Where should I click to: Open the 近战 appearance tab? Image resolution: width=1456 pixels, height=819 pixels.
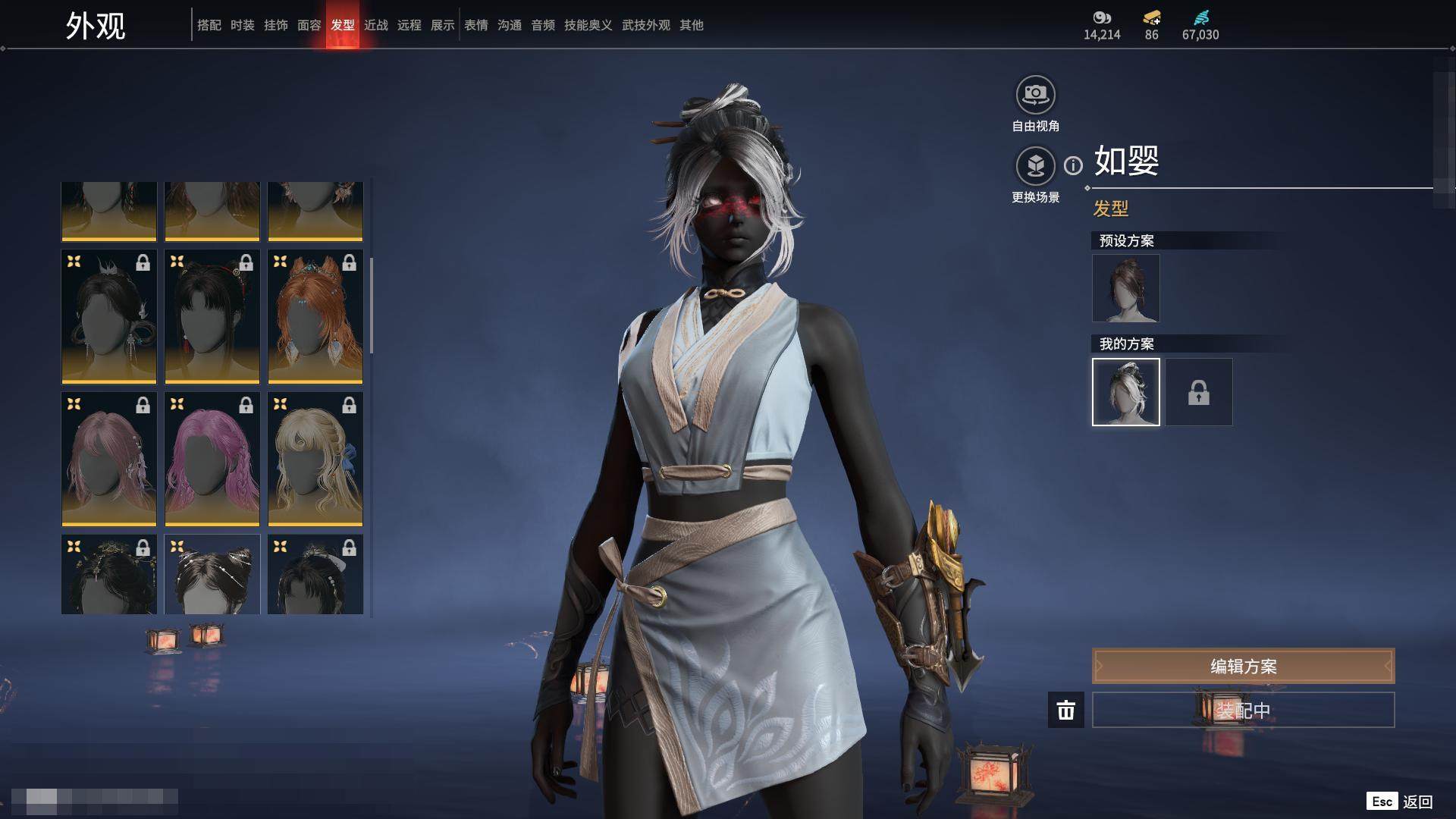[x=376, y=25]
